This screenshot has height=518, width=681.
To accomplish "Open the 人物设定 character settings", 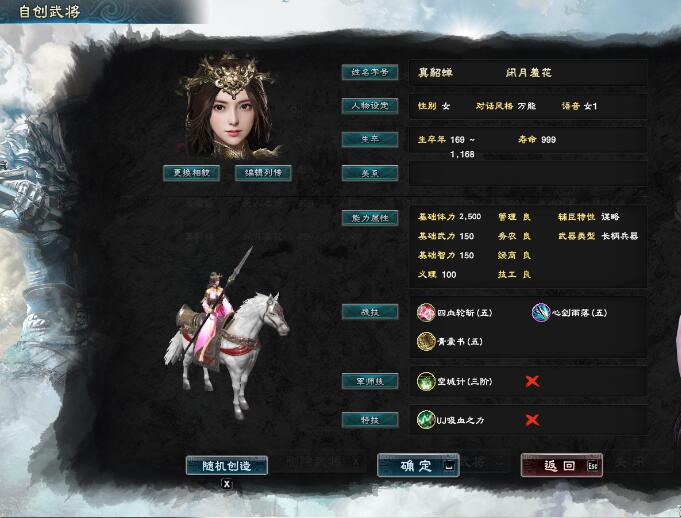I will point(370,105).
